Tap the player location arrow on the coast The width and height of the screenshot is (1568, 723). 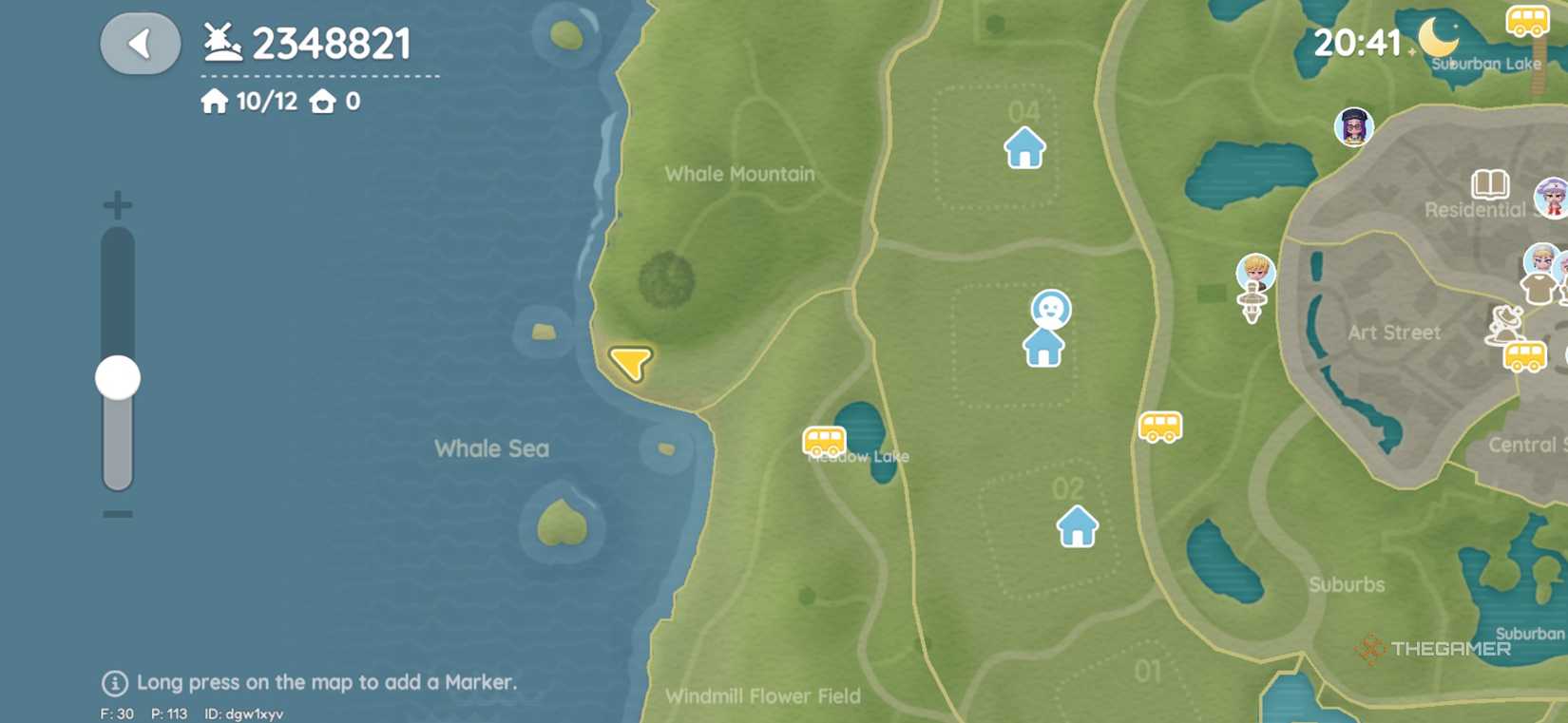(x=628, y=364)
